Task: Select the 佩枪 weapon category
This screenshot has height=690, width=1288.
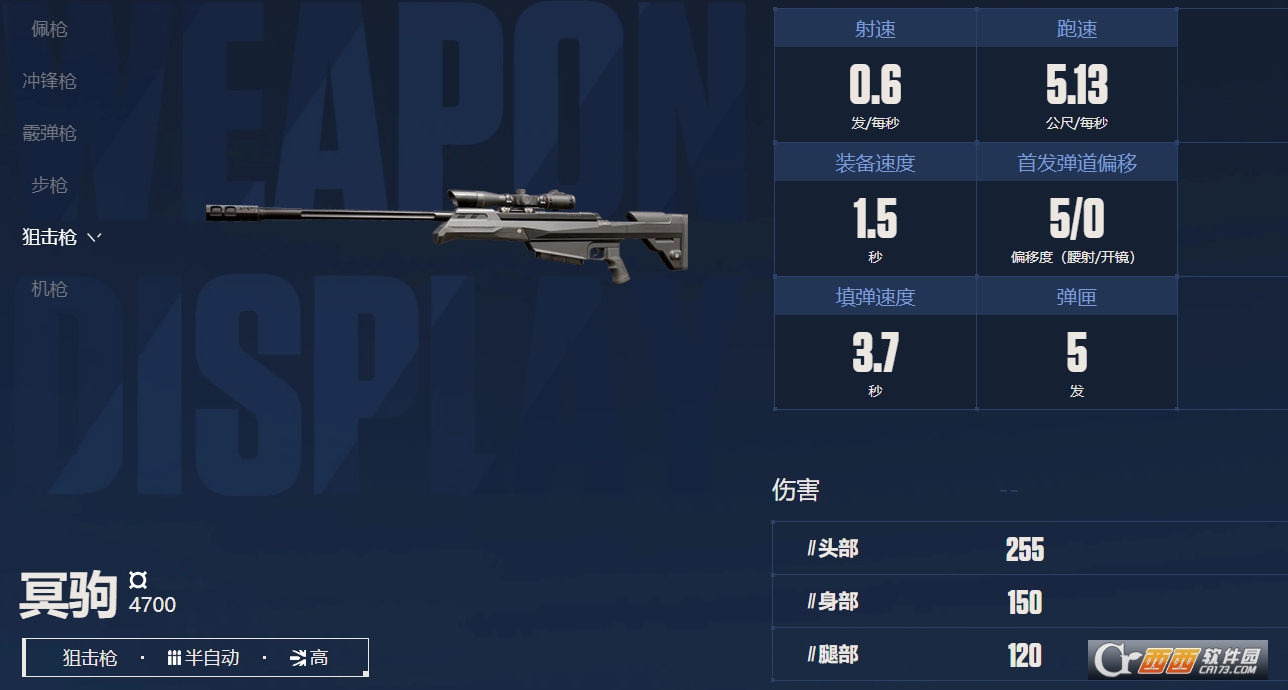Action: 49,29
